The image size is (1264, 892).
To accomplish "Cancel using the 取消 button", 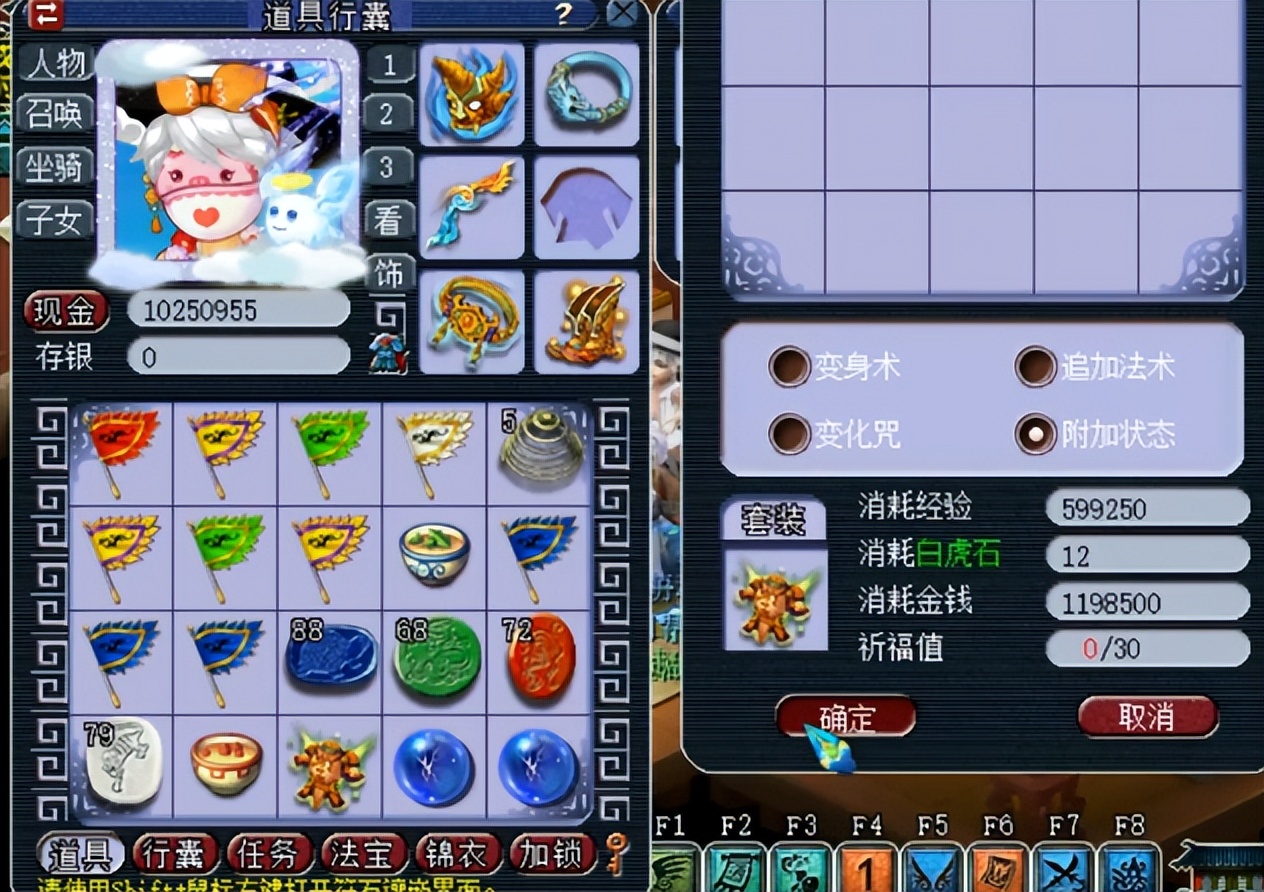I will (x=1147, y=717).
